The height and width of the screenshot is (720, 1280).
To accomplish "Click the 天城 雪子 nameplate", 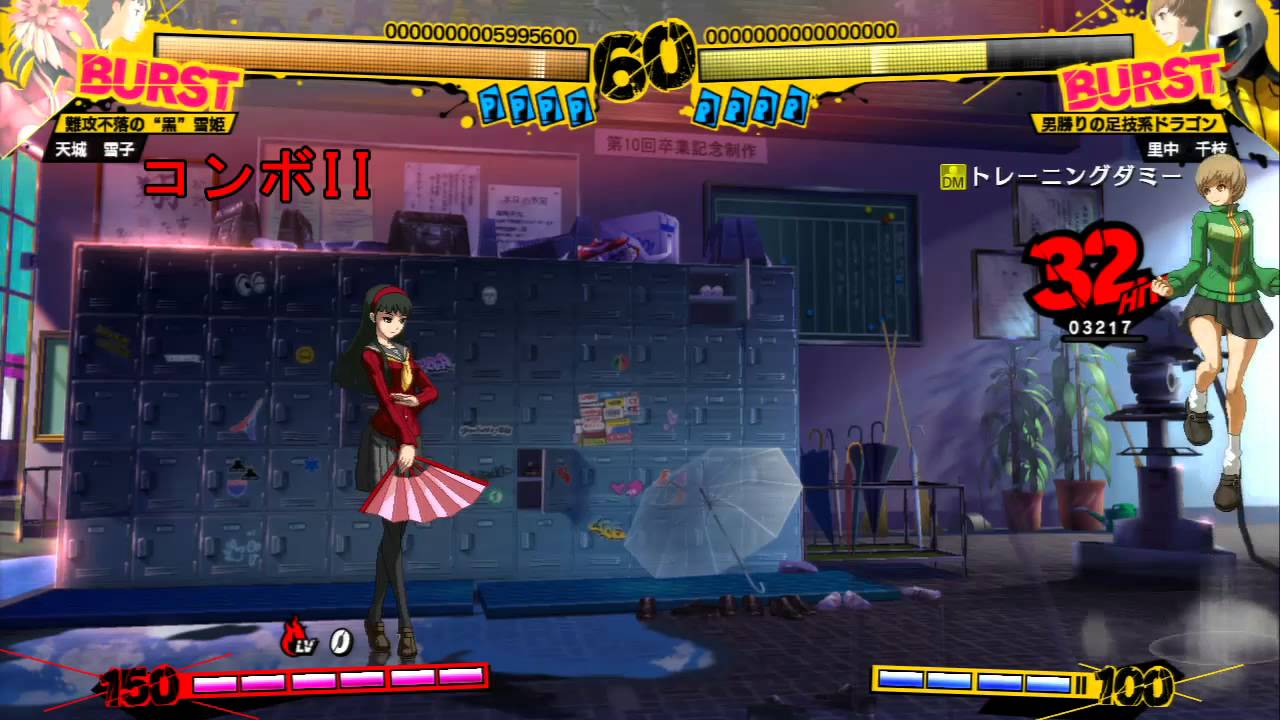I will point(95,146).
